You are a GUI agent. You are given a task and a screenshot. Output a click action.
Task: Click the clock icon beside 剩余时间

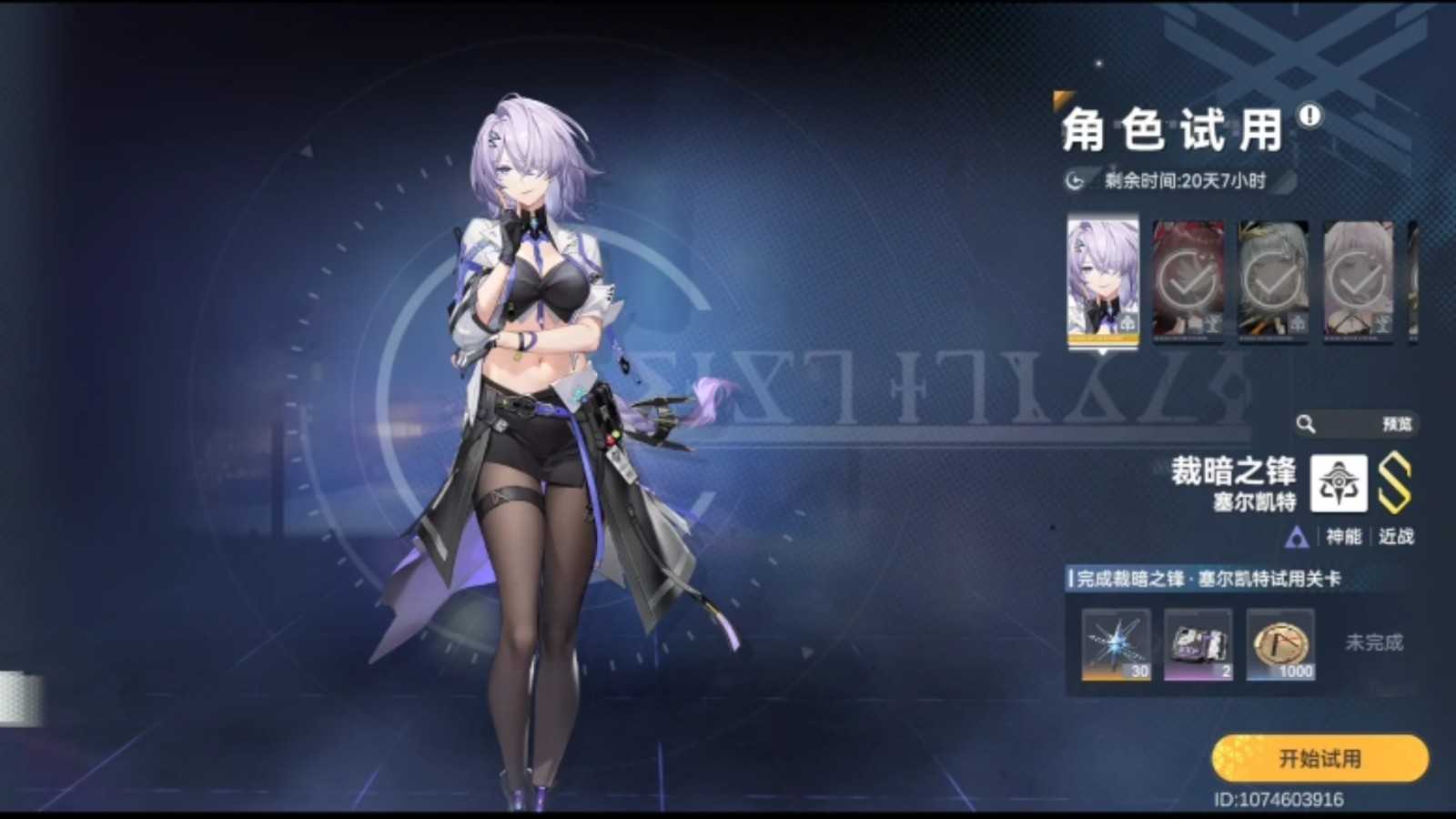[x=1074, y=181]
